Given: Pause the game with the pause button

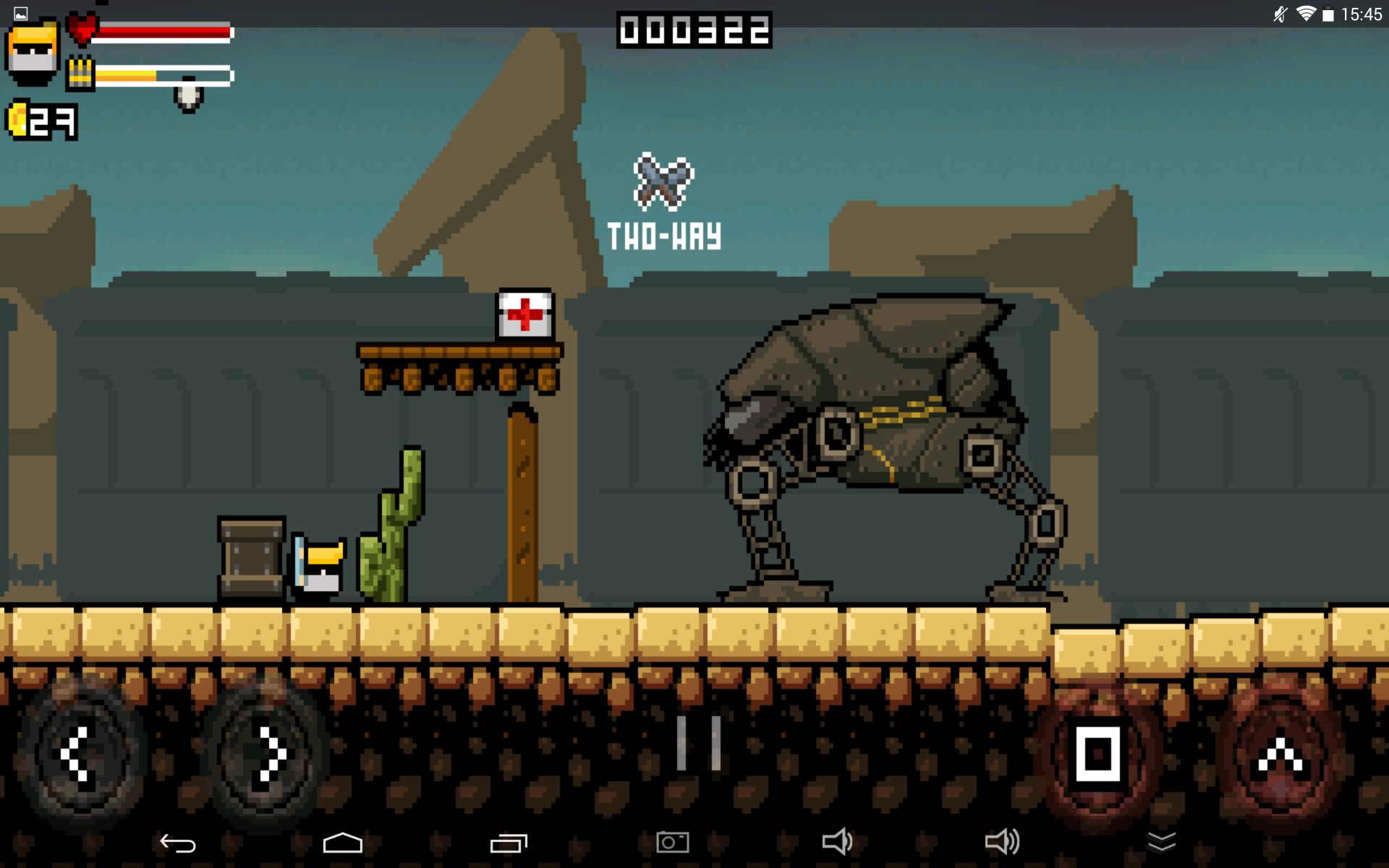Looking at the screenshot, I should tap(698, 743).
